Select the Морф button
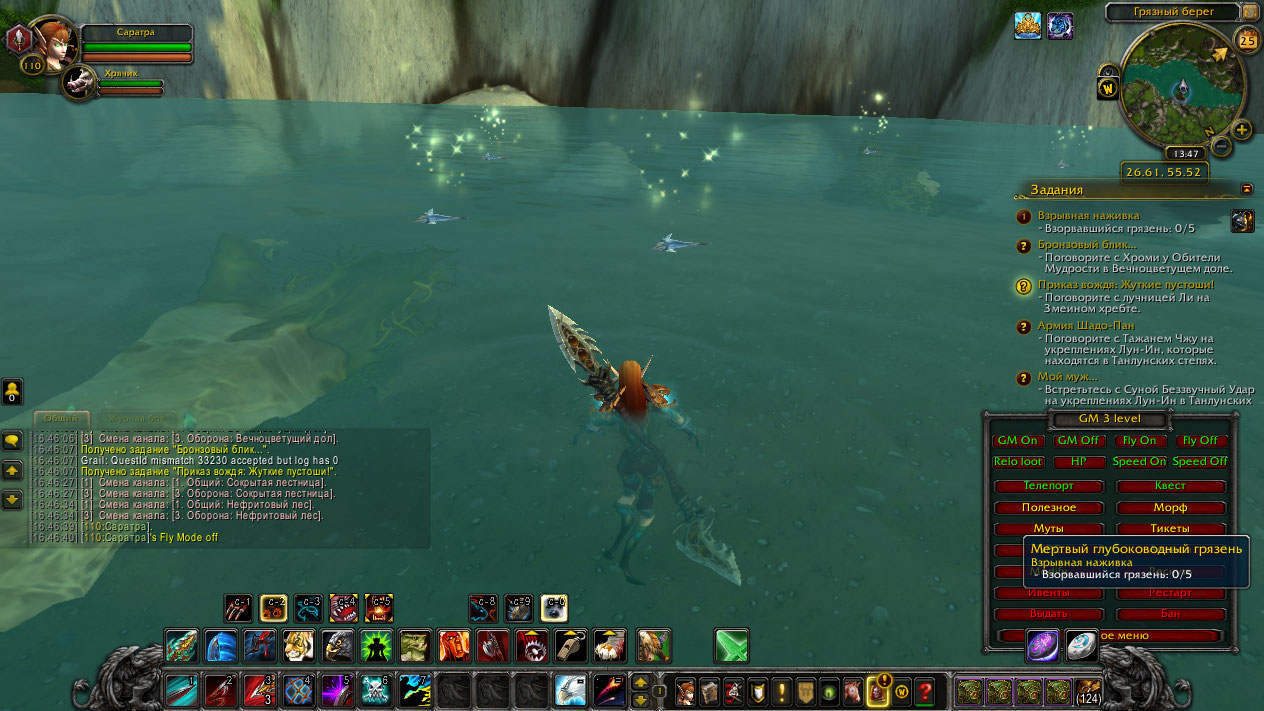 (1170, 508)
